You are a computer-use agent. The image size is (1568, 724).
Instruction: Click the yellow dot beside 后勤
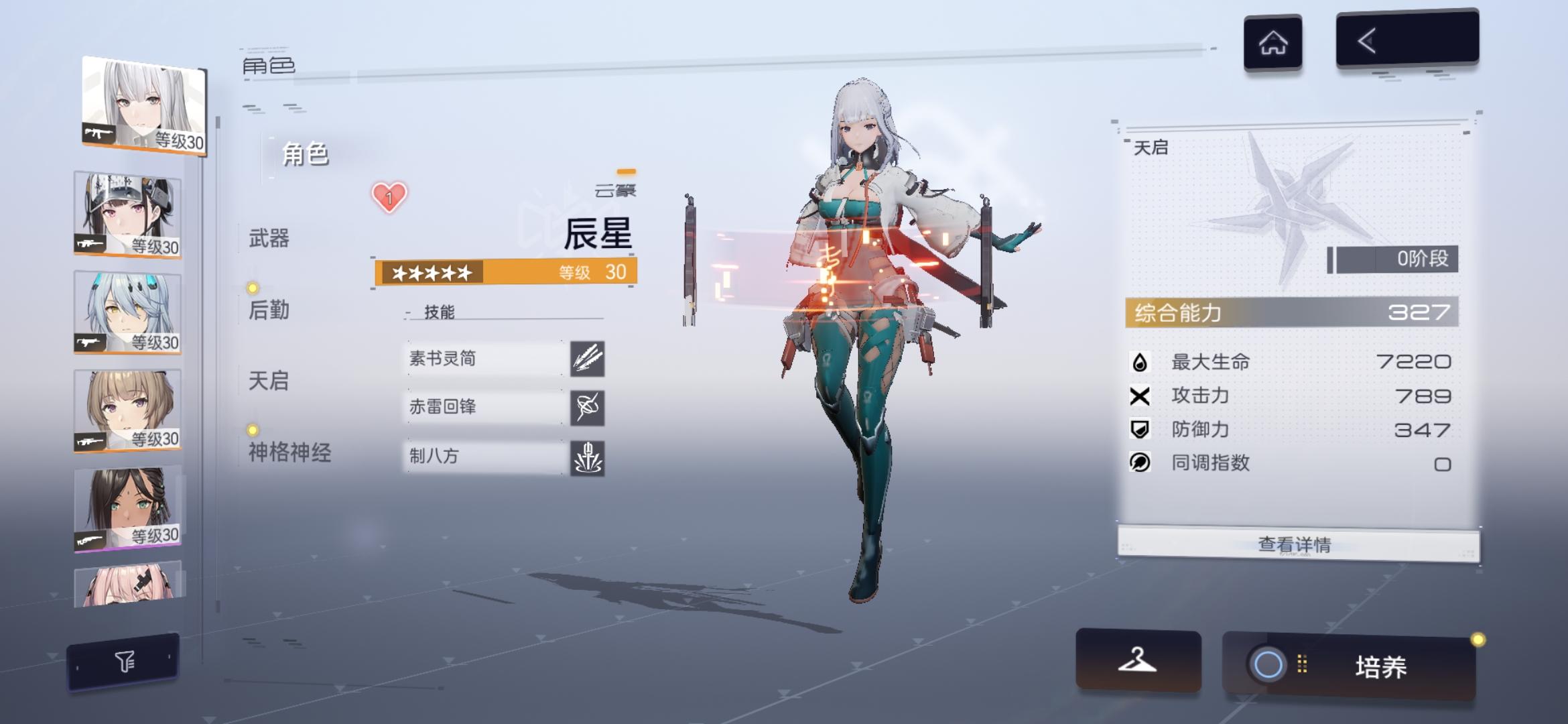point(251,288)
